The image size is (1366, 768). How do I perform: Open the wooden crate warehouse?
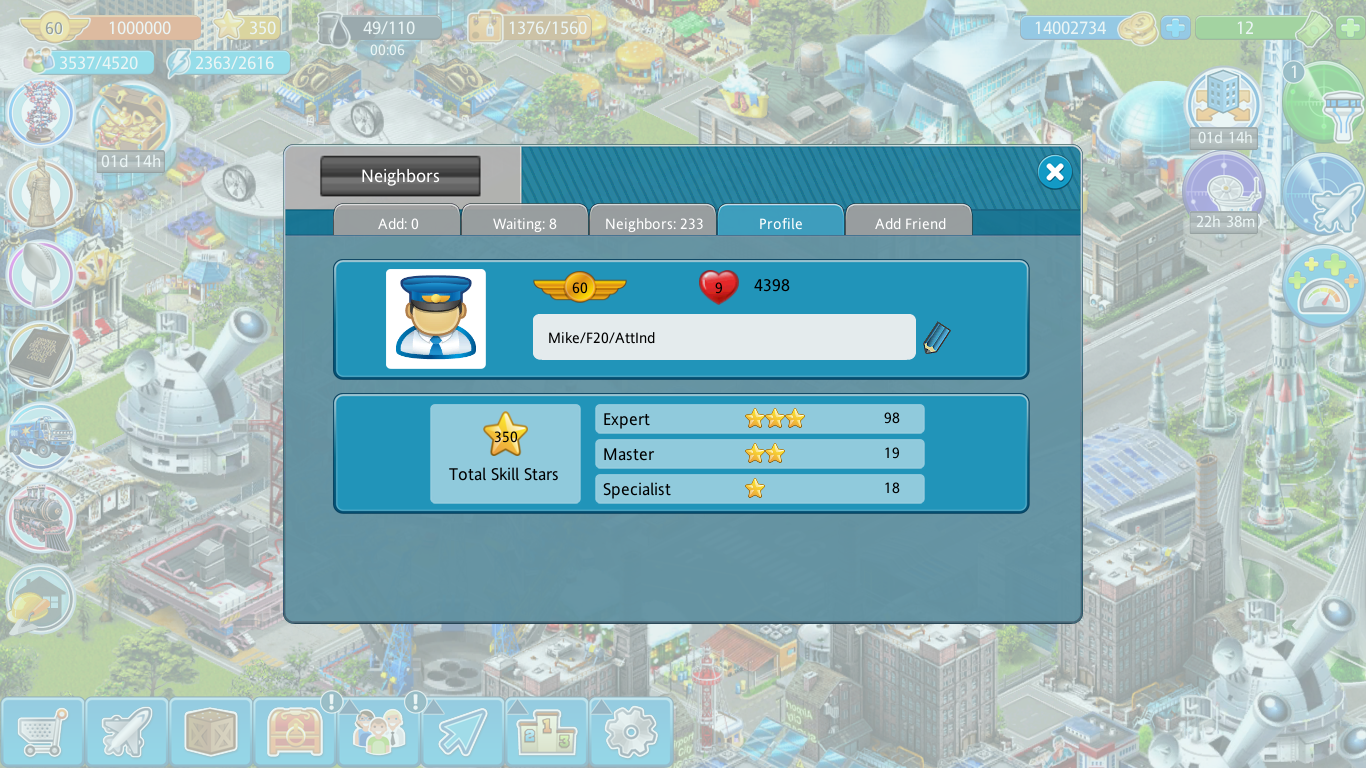(x=210, y=732)
